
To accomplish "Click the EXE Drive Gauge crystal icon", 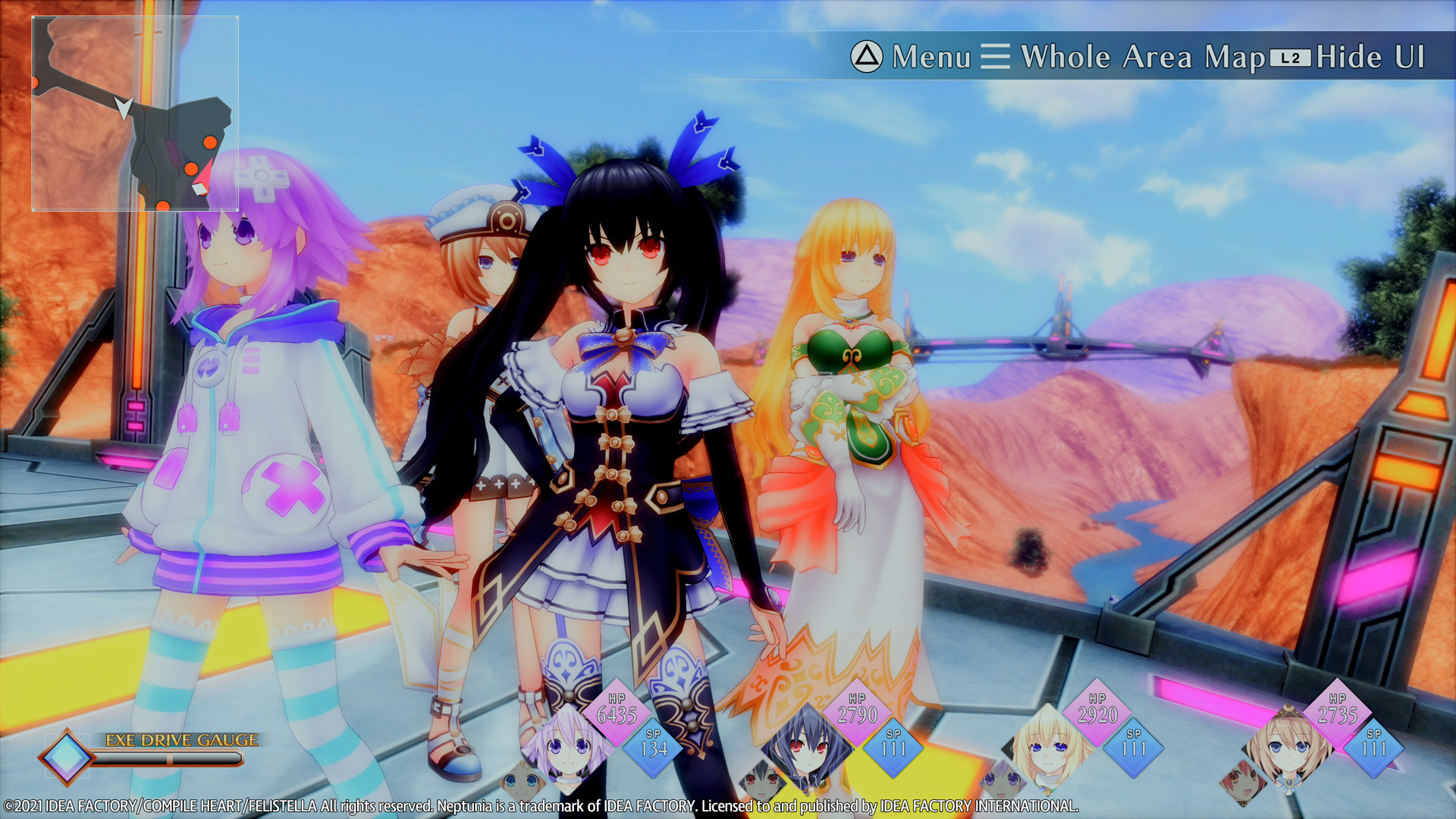I will coord(66,756).
